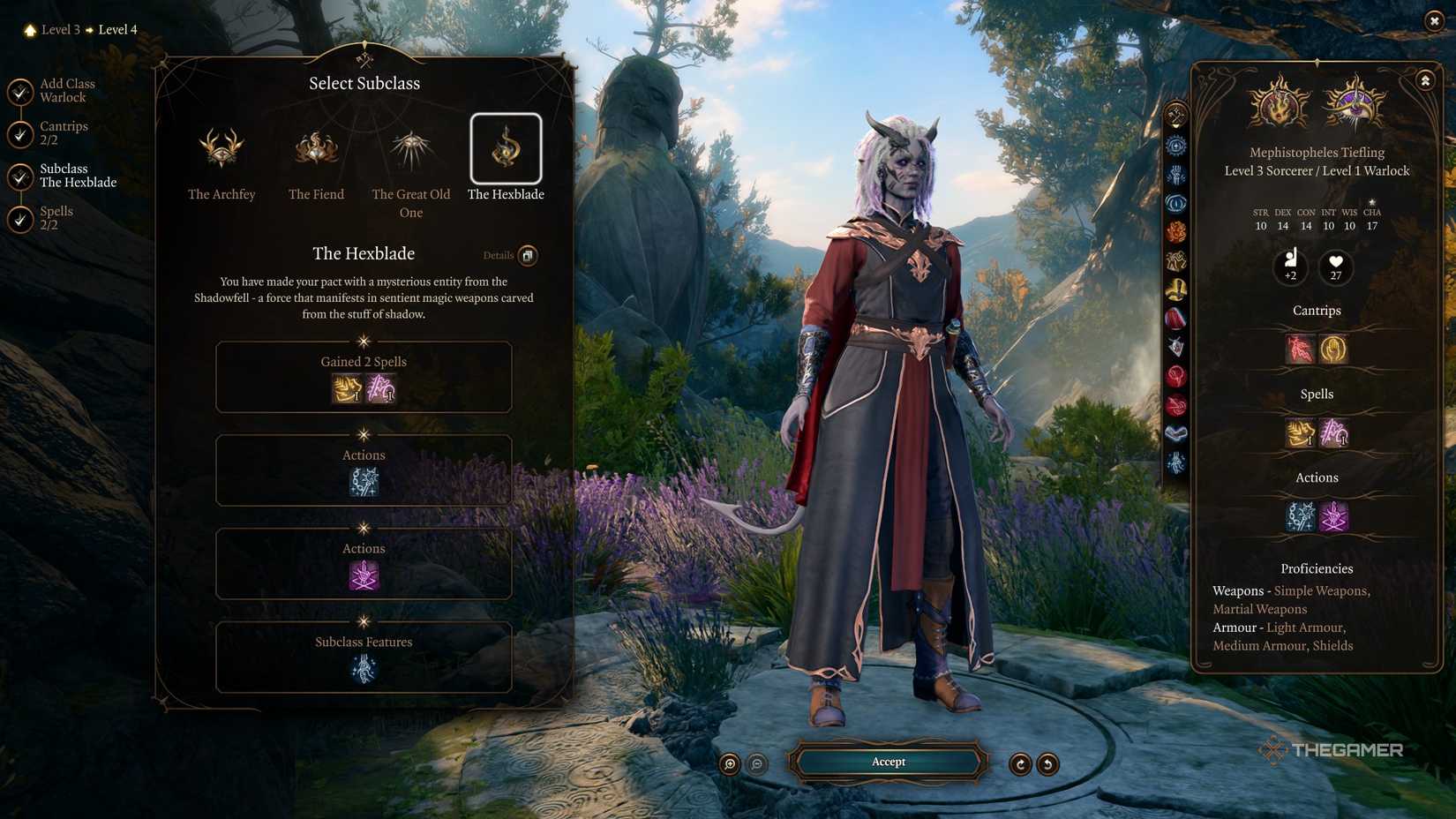This screenshot has height=819, width=1456.
Task: Rotate the character counterclockwise
Action: 1047,764
